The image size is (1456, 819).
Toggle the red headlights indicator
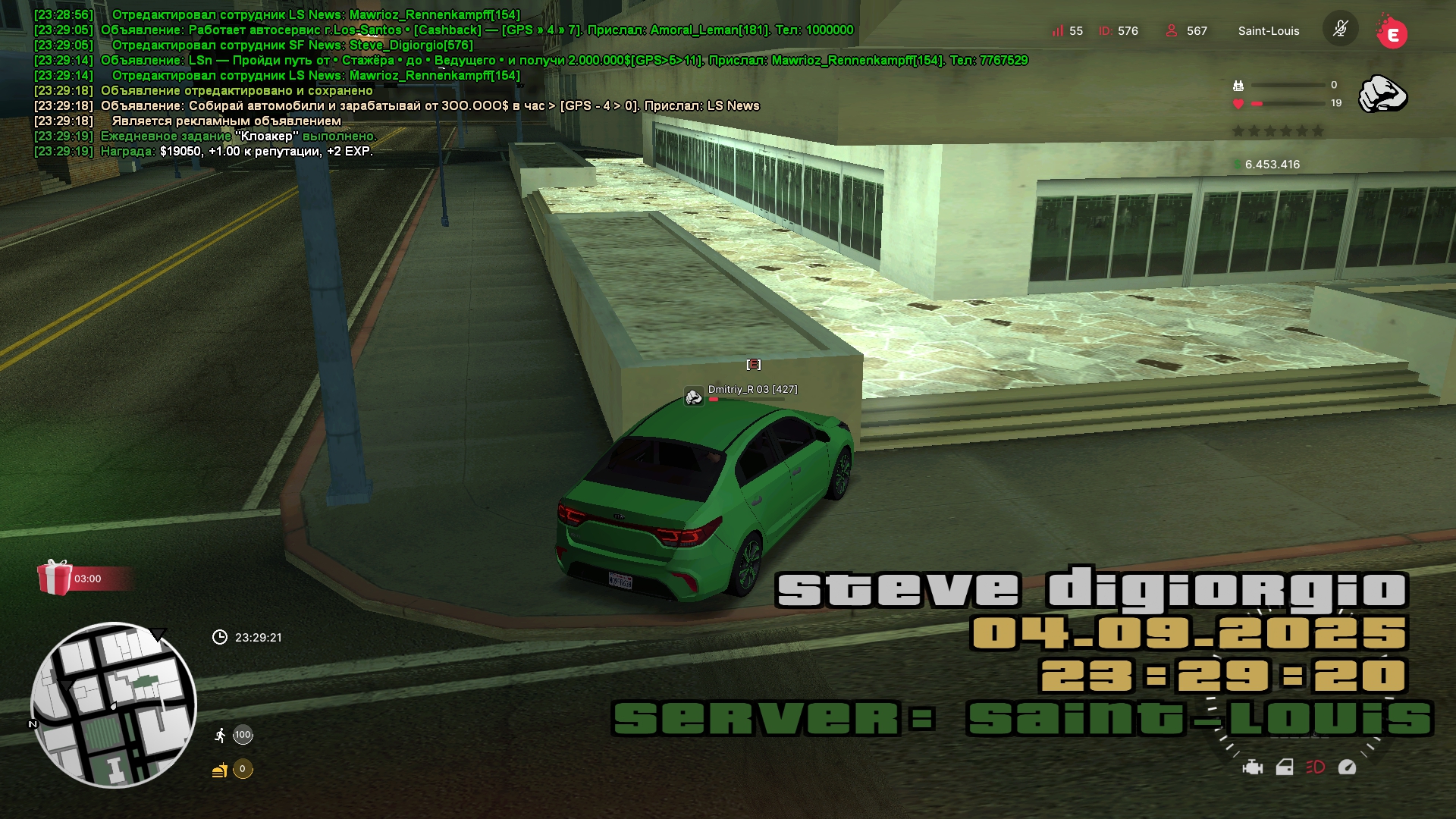[1316, 767]
